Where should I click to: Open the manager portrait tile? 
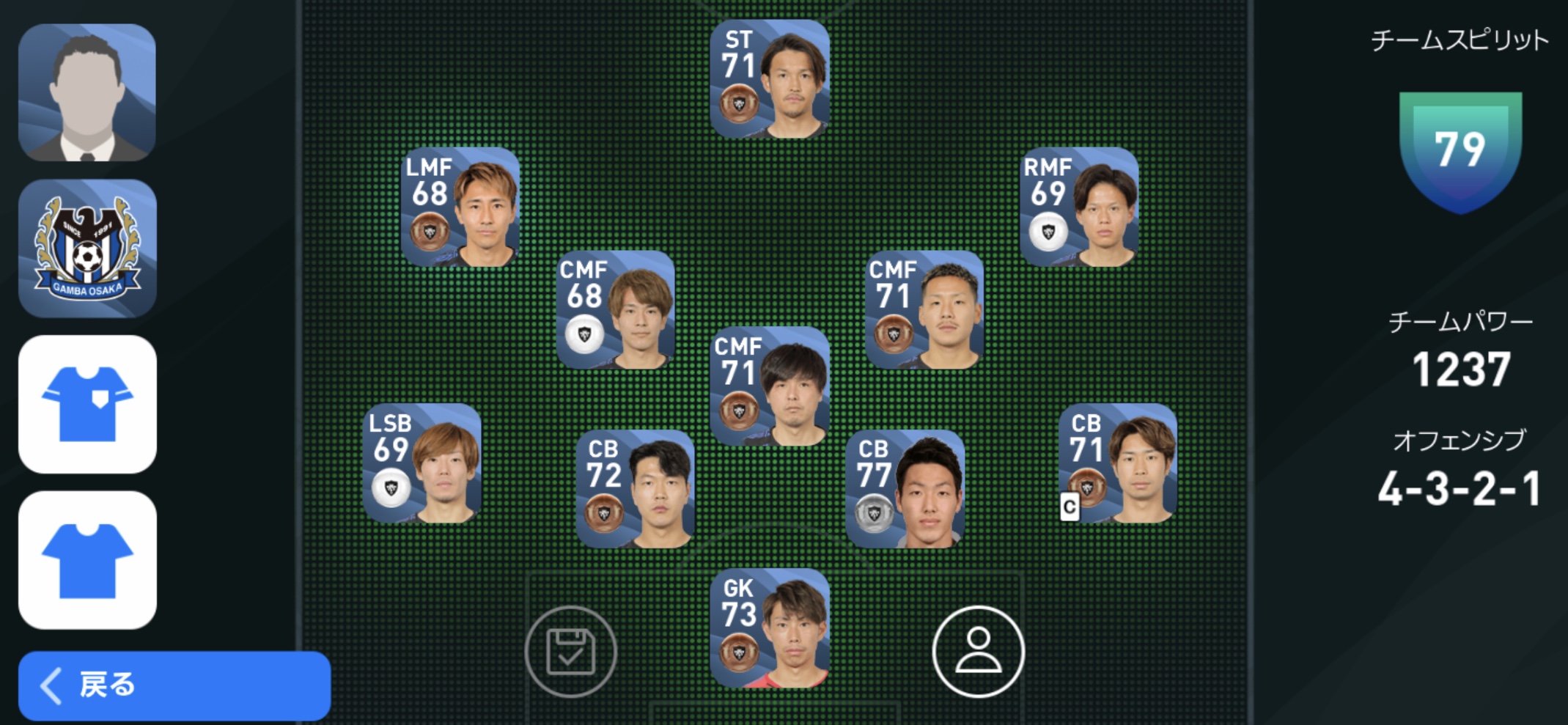(x=87, y=93)
